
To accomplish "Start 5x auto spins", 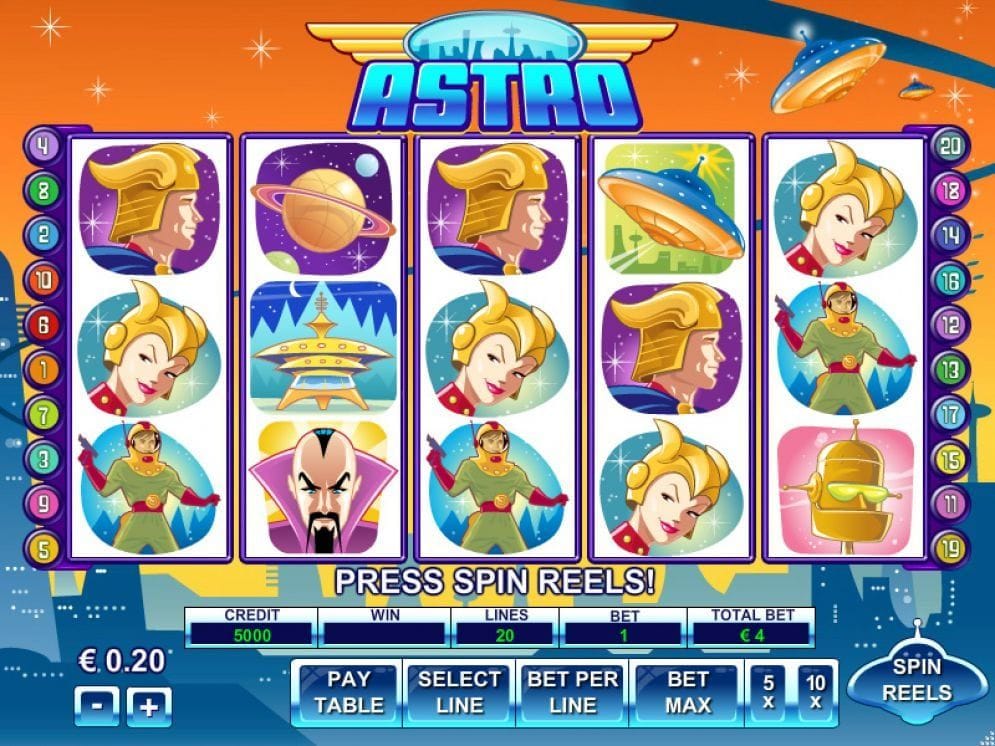I will pos(768,691).
